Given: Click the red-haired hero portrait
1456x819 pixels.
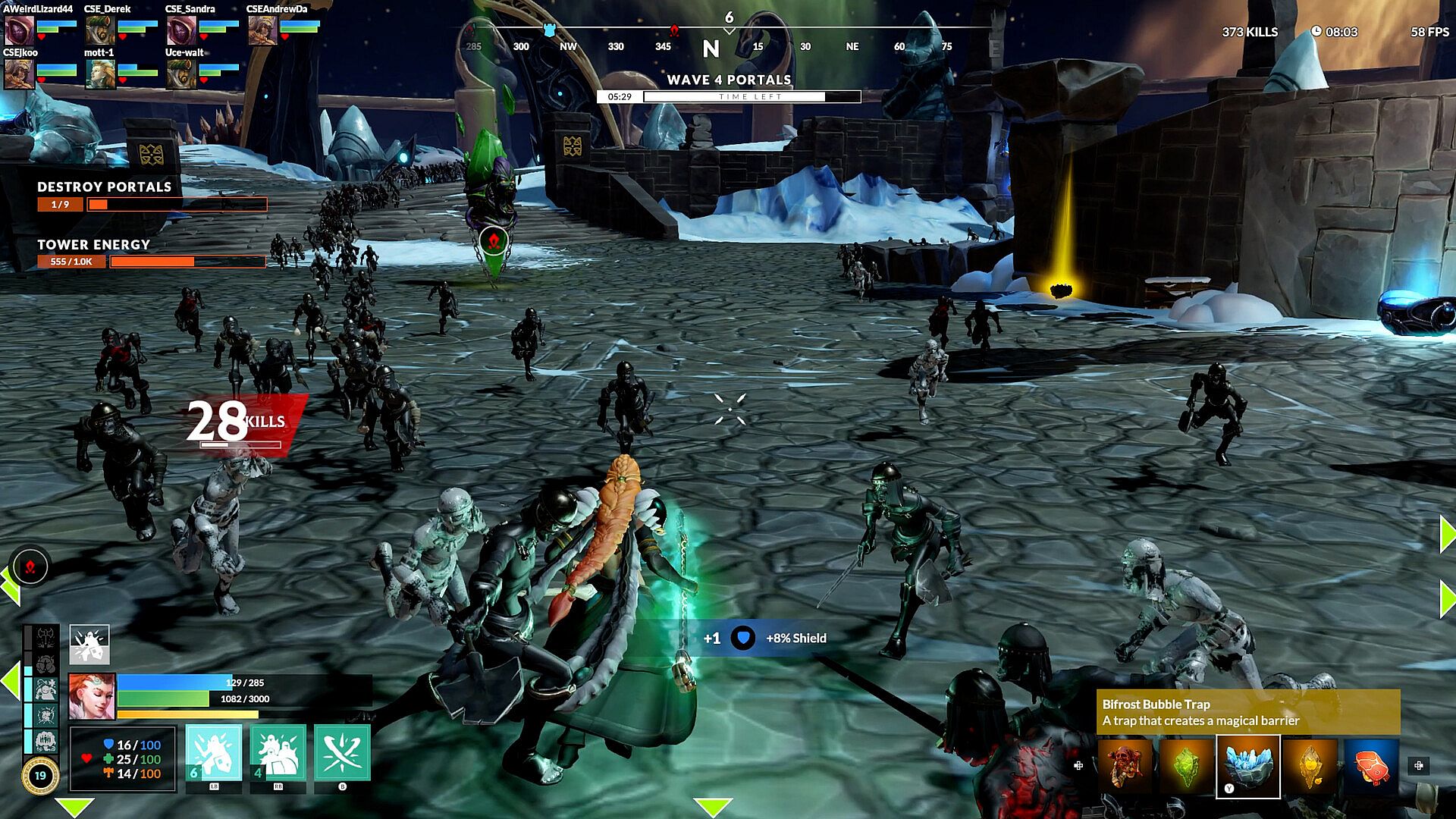Looking at the screenshot, I should pyautogui.click(x=92, y=696).
